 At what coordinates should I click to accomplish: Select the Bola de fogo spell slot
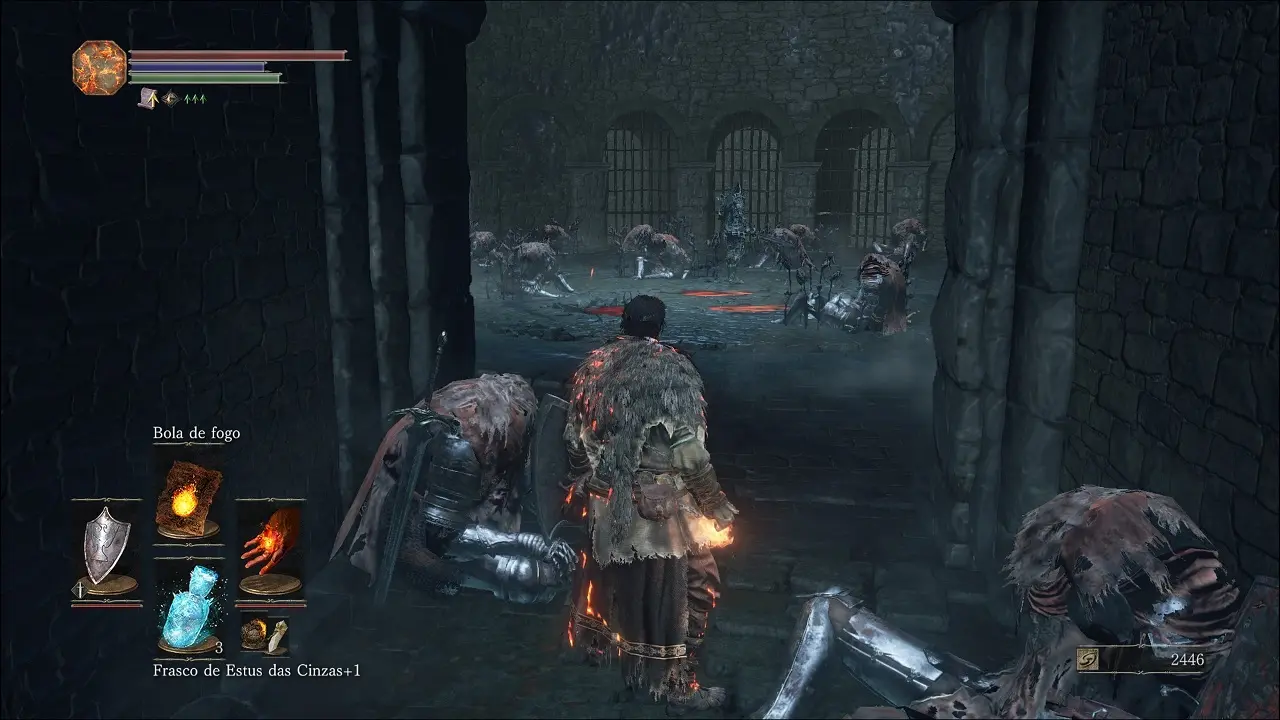[188, 499]
